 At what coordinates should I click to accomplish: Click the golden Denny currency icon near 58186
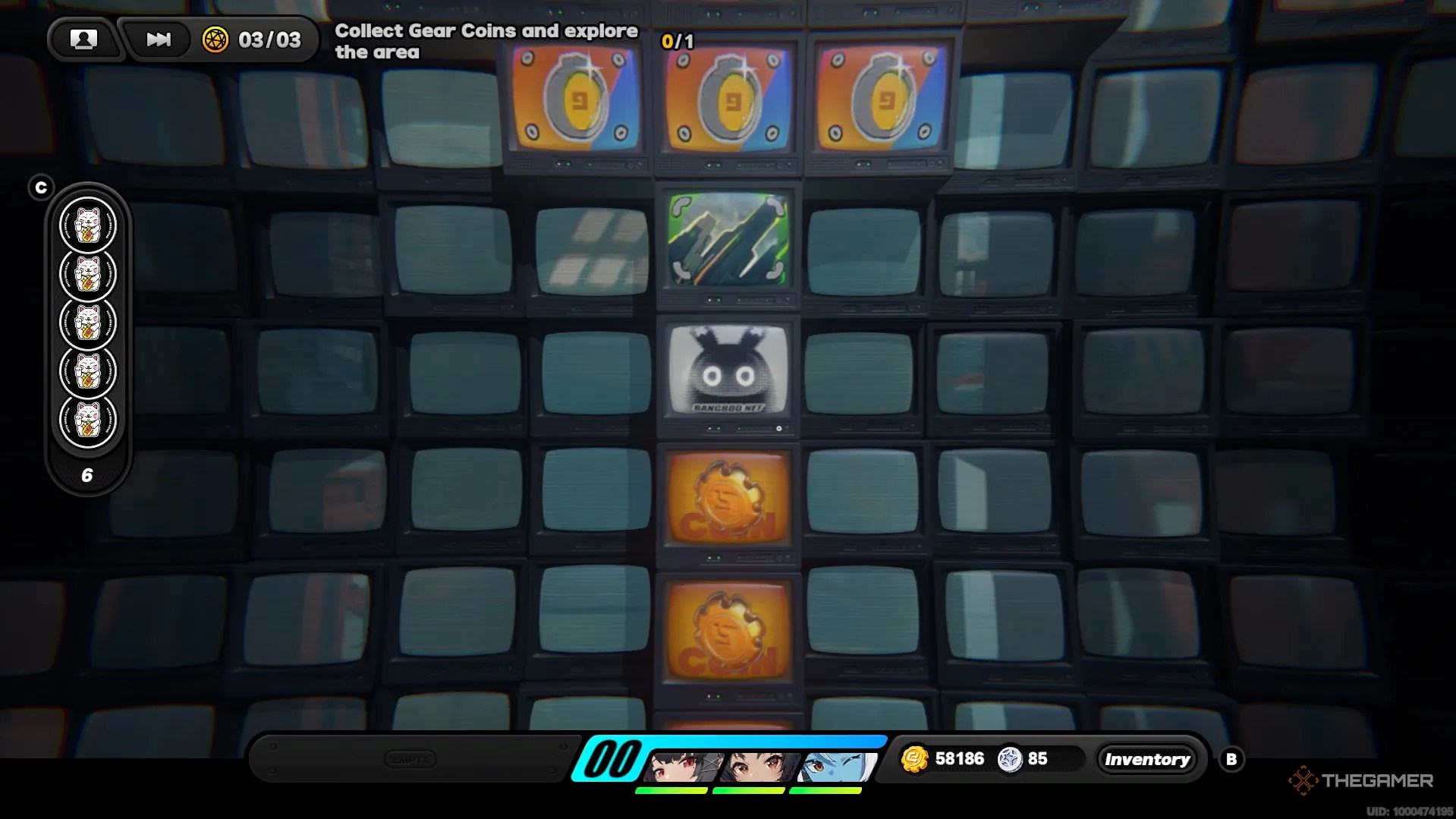(x=916, y=758)
